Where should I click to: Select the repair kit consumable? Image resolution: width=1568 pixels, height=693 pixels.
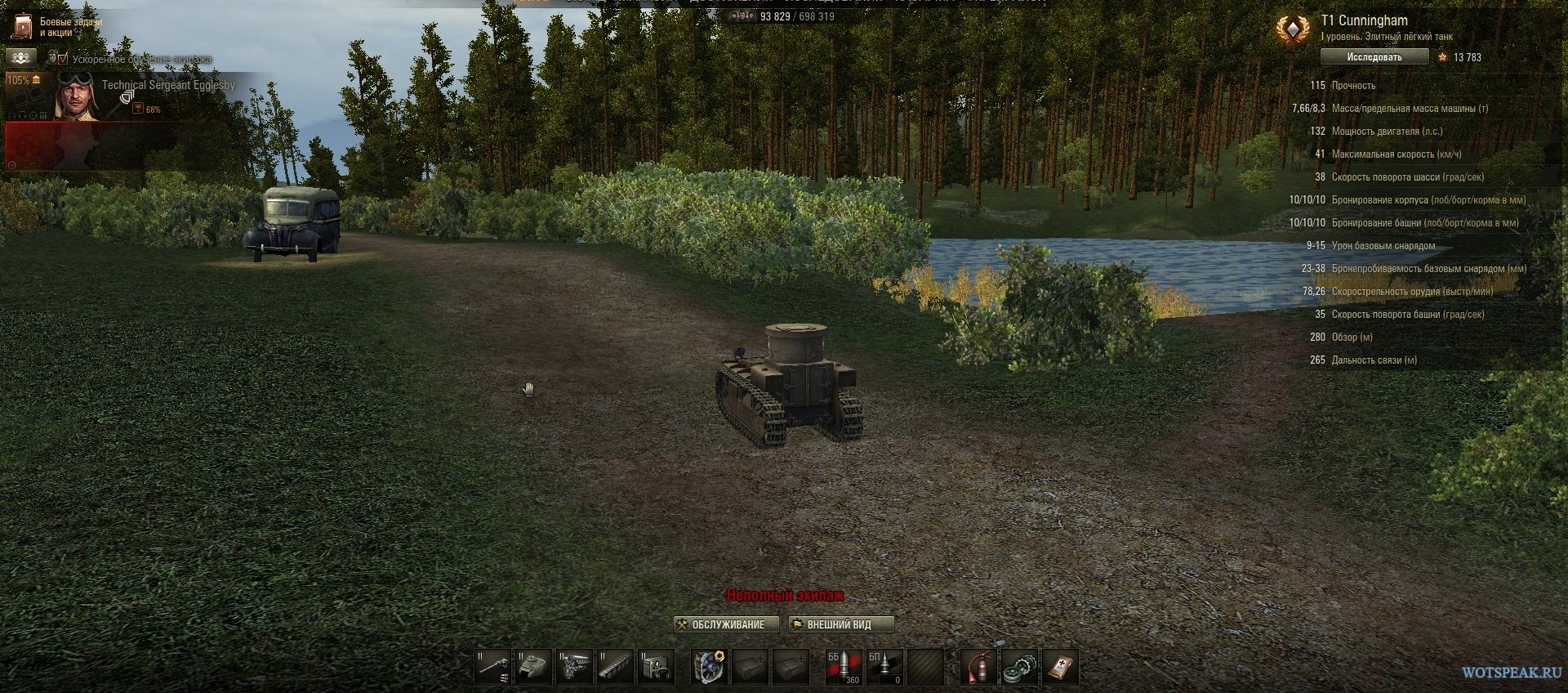click(1018, 667)
